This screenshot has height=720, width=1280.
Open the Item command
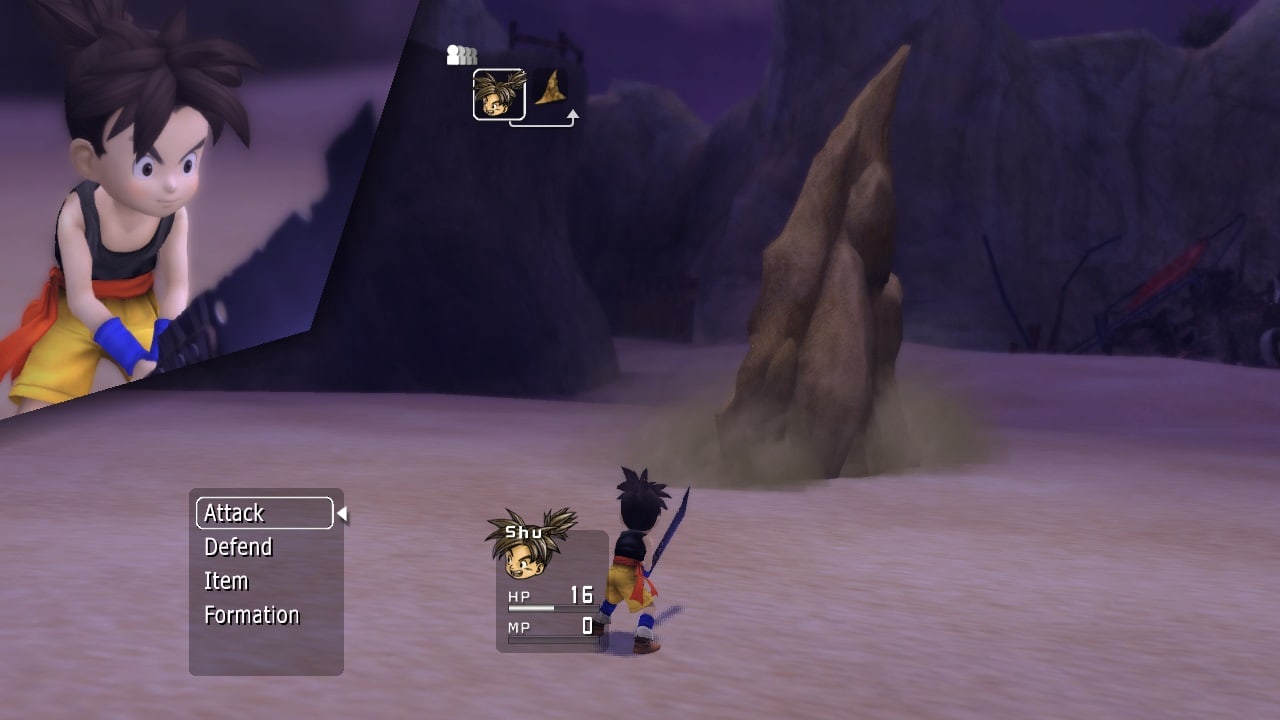tap(226, 581)
